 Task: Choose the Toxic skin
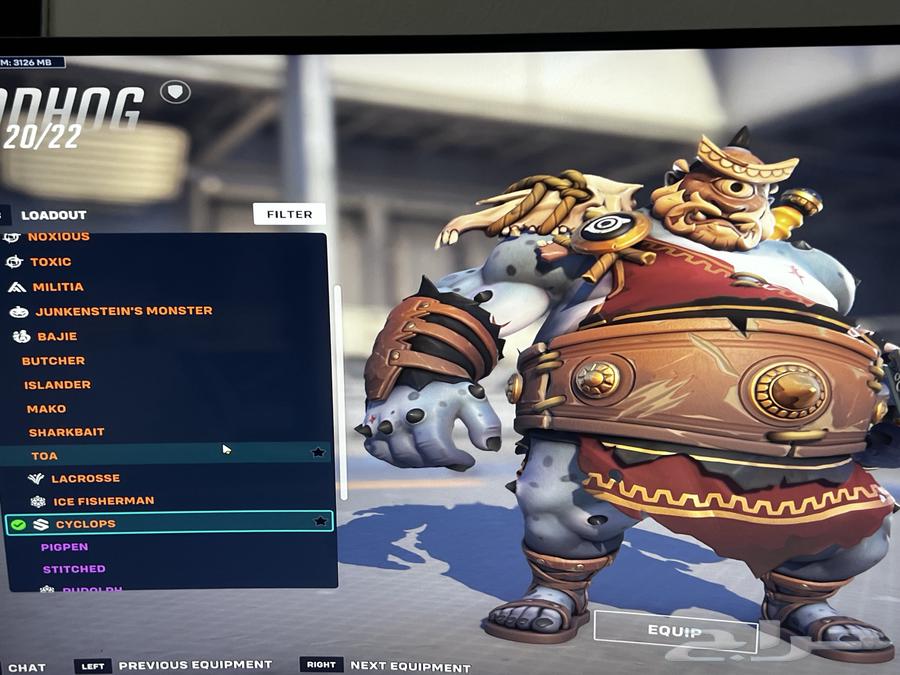50,262
